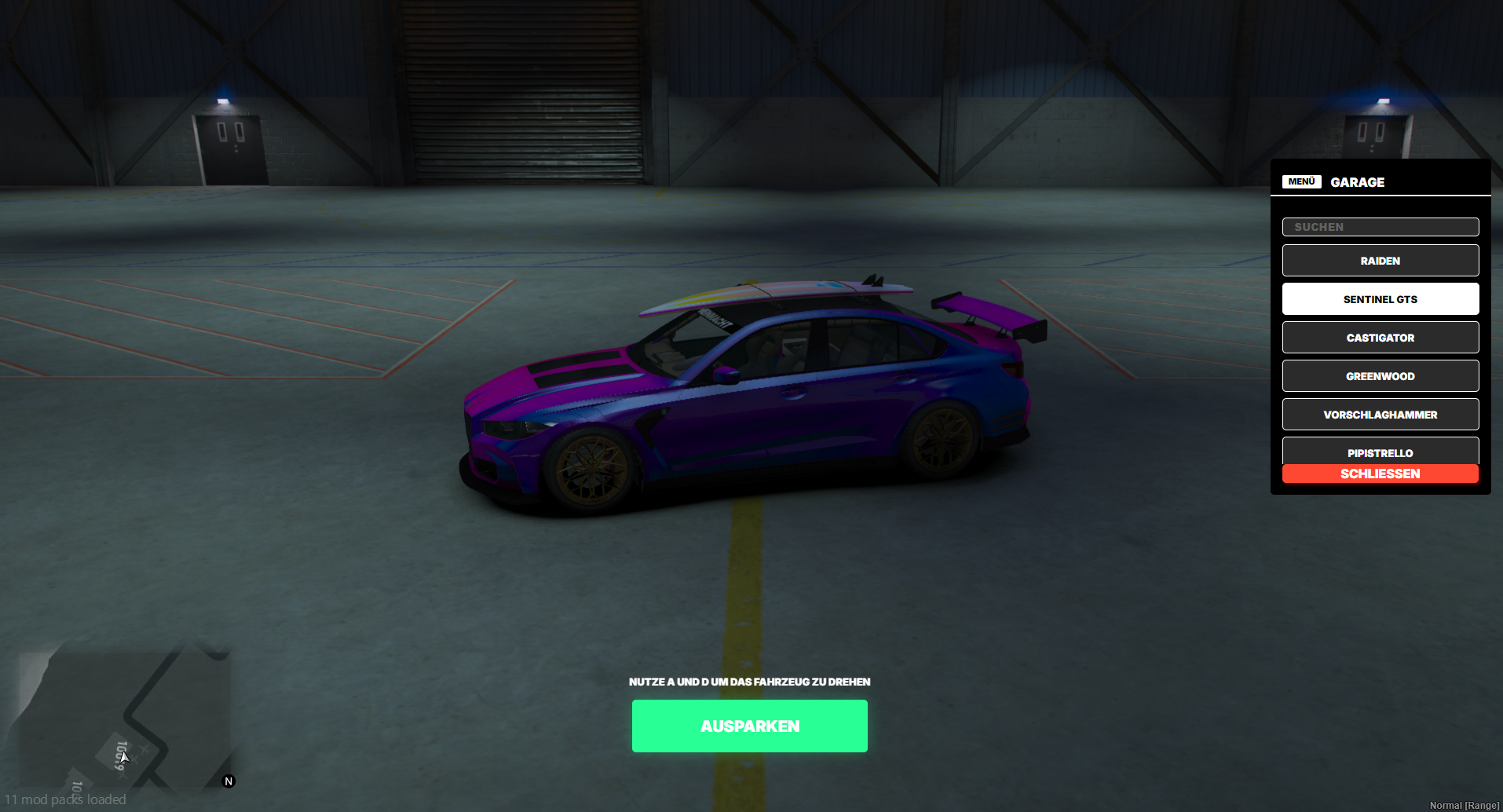The width and height of the screenshot is (1503, 812).
Task: Select the RAIDEN vehicle
Action: (x=1380, y=260)
